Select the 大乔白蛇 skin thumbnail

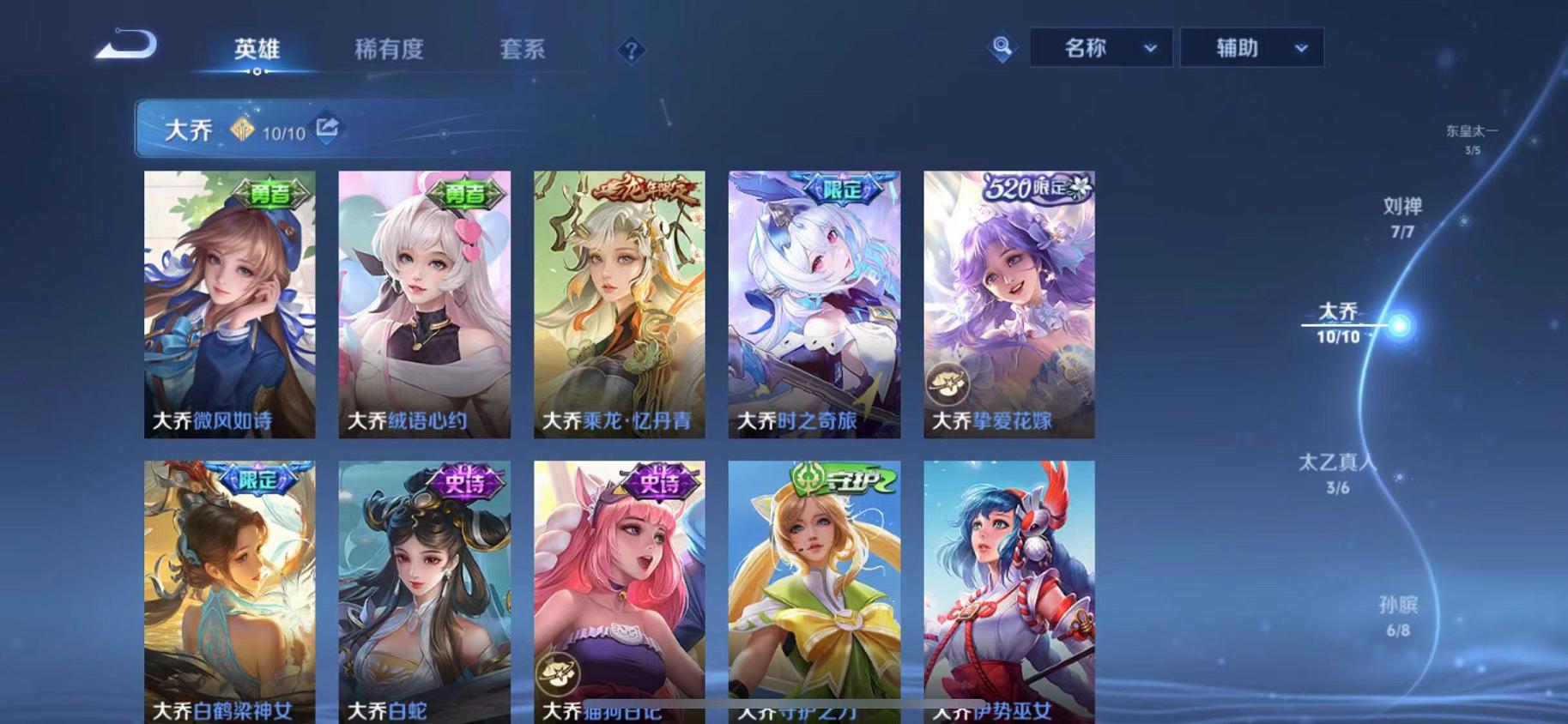click(424, 592)
